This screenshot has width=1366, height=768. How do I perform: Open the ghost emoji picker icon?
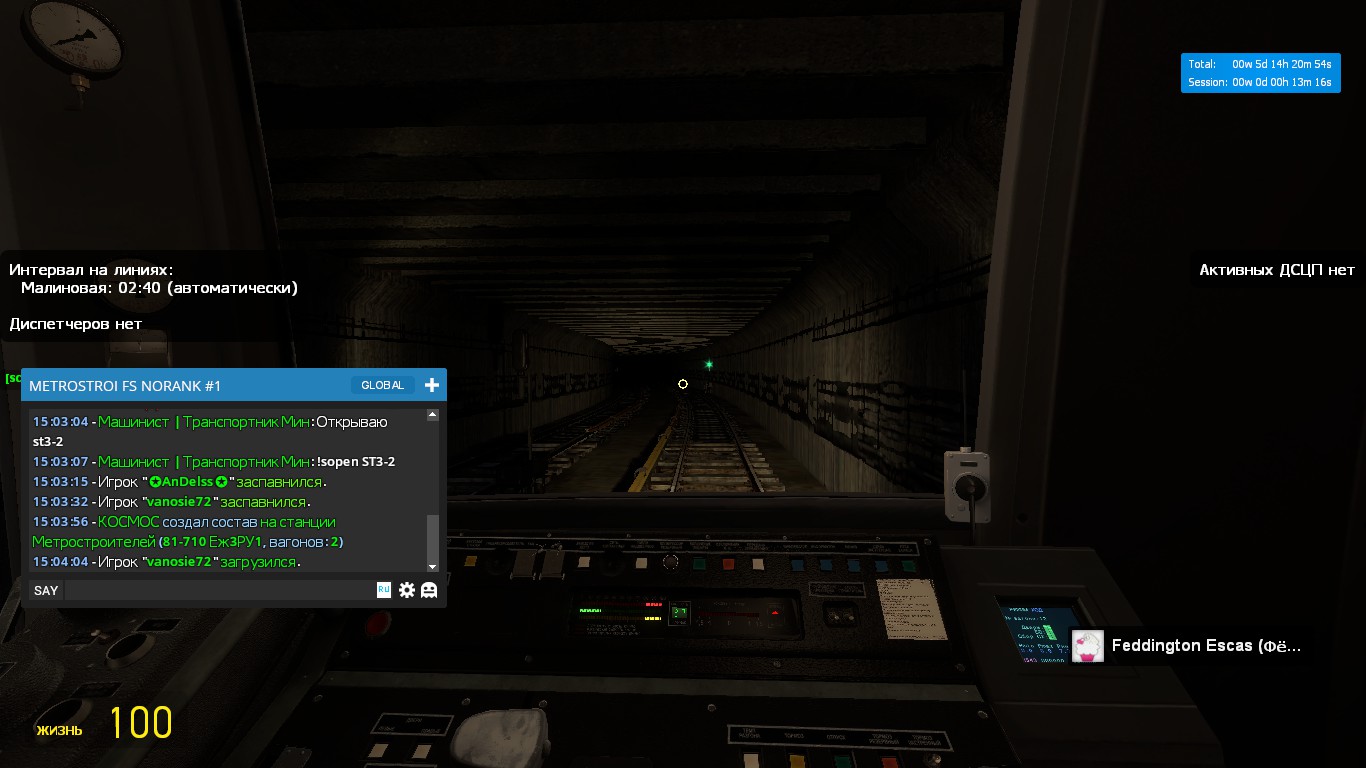tap(429, 590)
